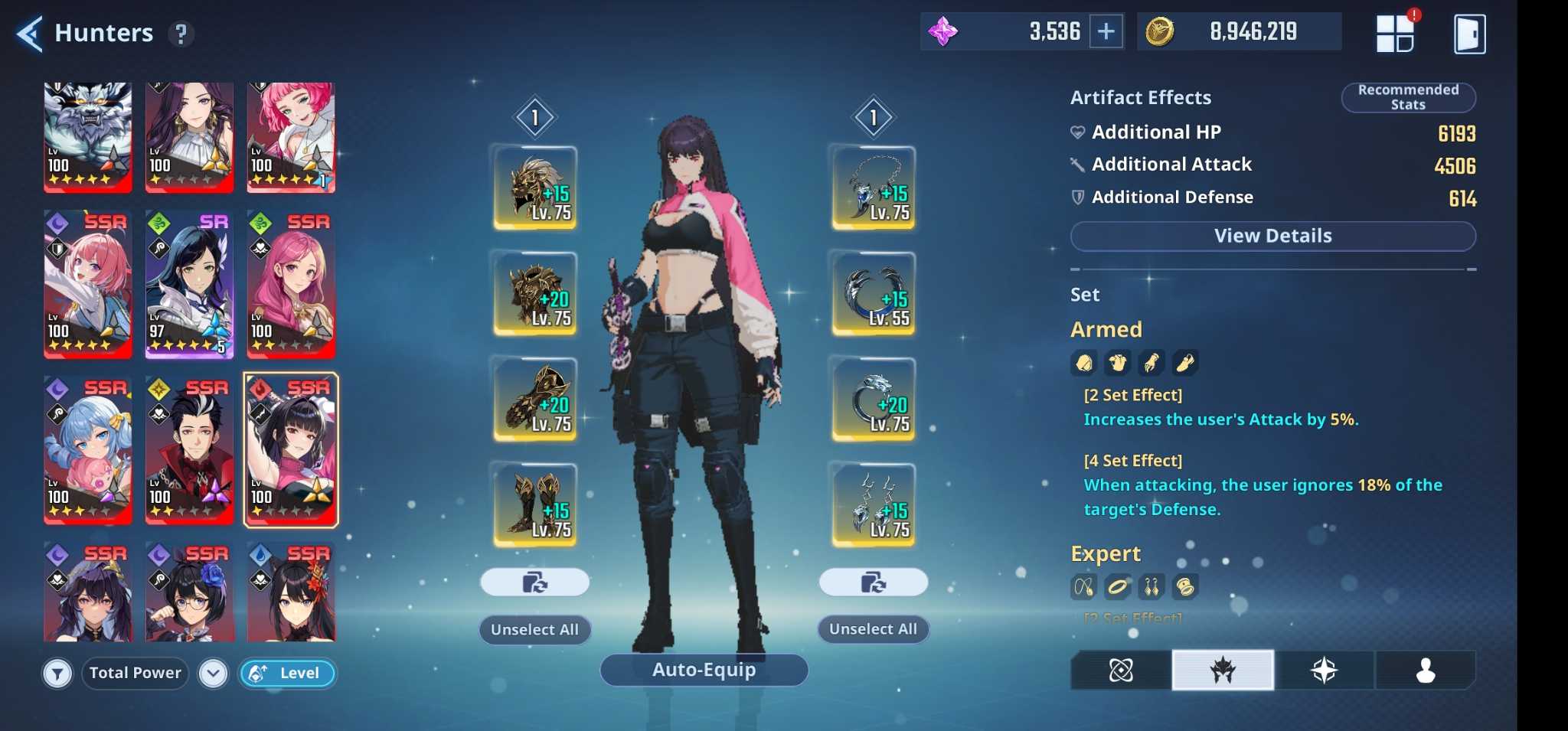Unselect All armor pieces below the boots
Viewport: 1568px width, 731px height.
pyautogui.click(x=534, y=629)
